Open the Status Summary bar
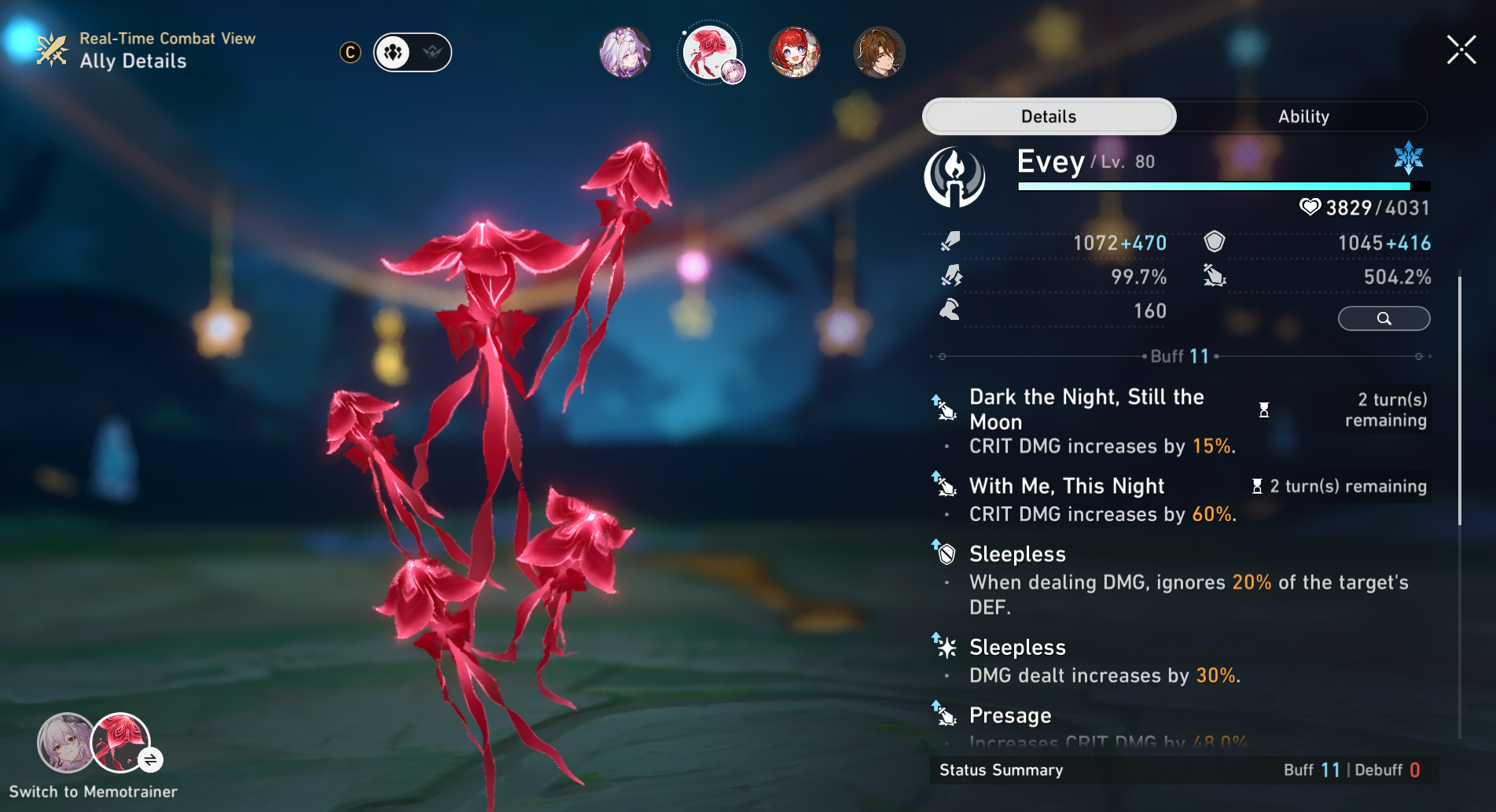 tap(1183, 770)
